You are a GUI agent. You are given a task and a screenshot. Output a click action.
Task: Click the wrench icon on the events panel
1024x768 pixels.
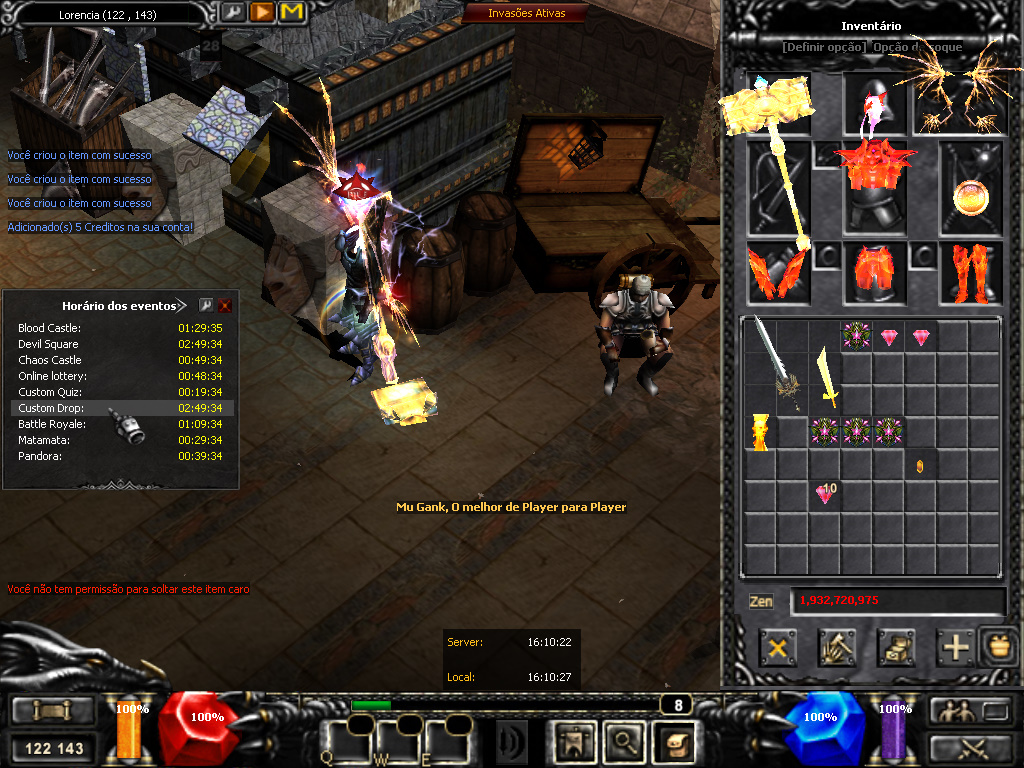pos(206,306)
